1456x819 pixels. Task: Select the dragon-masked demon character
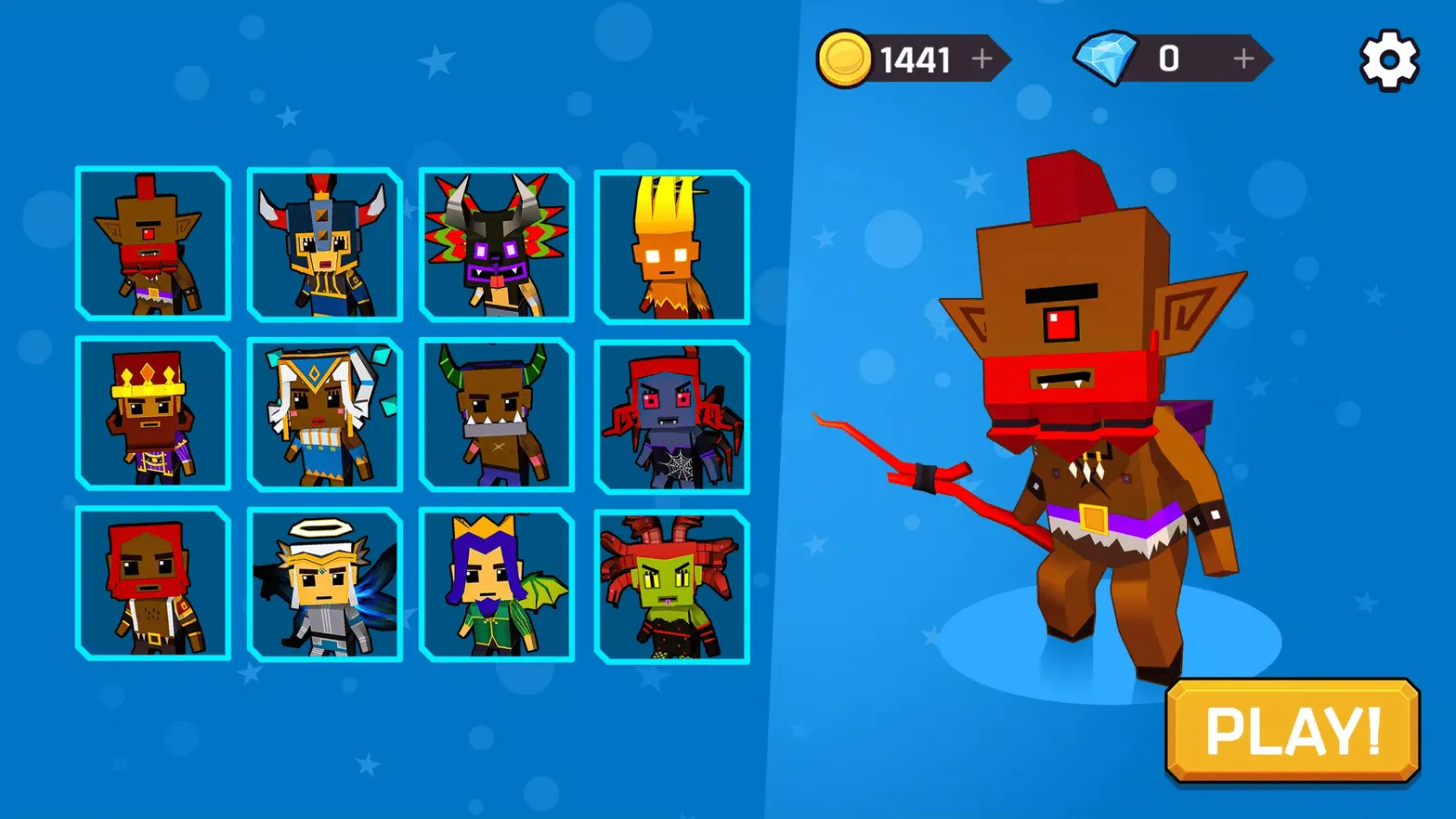pos(496,244)
